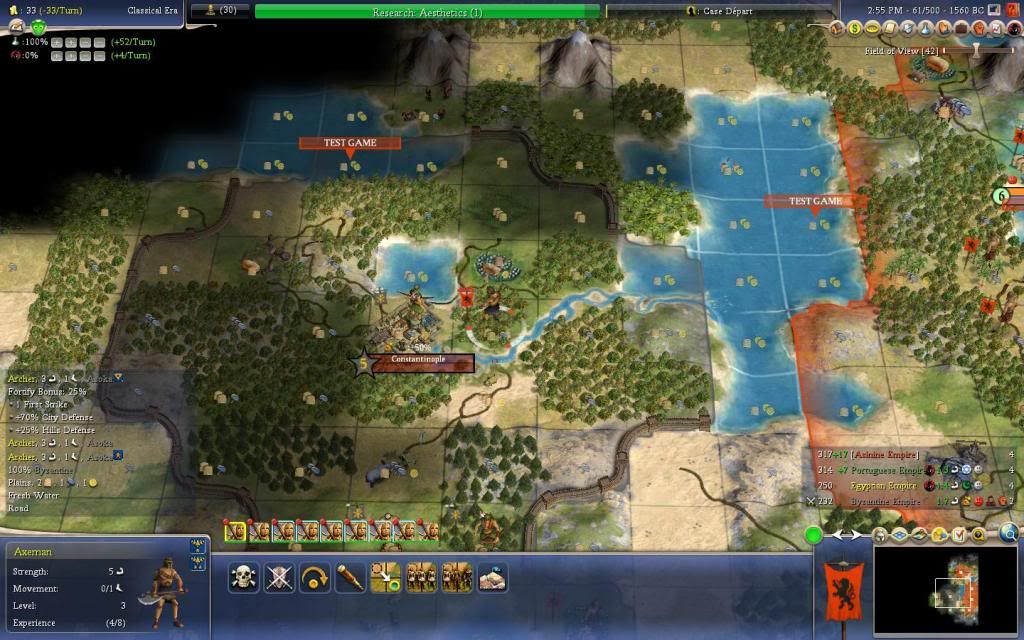1024x640 pixels.
Task: Click the Aesthetics research bar
Action: tap(427, 11)
